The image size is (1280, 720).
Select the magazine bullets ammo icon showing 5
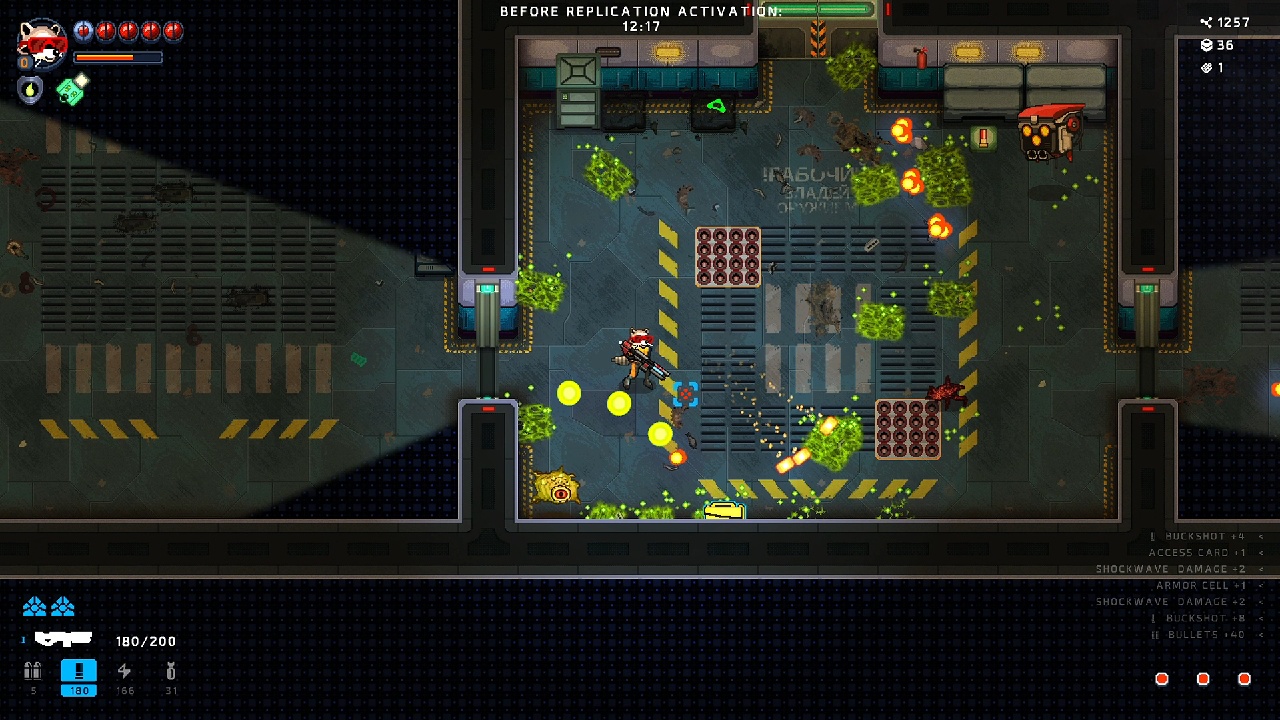click(x=33, y=668)
